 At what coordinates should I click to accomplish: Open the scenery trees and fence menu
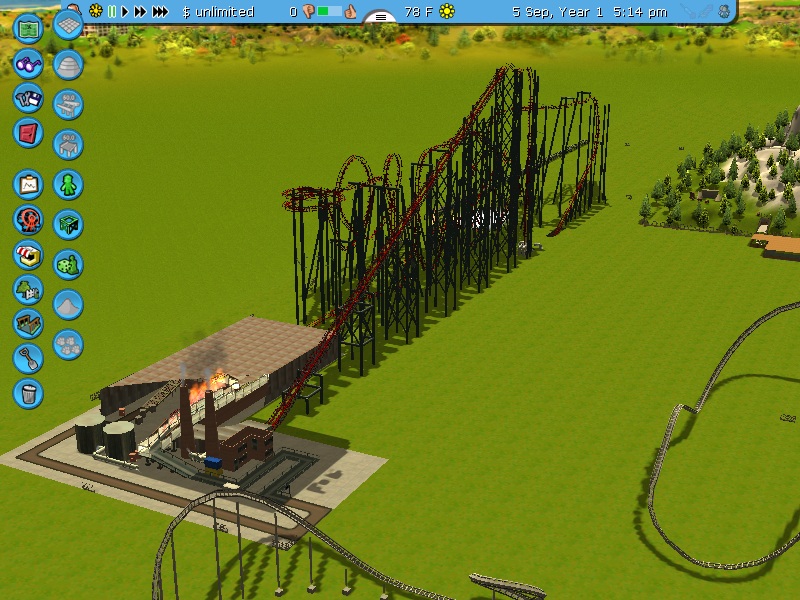[28, 289]
